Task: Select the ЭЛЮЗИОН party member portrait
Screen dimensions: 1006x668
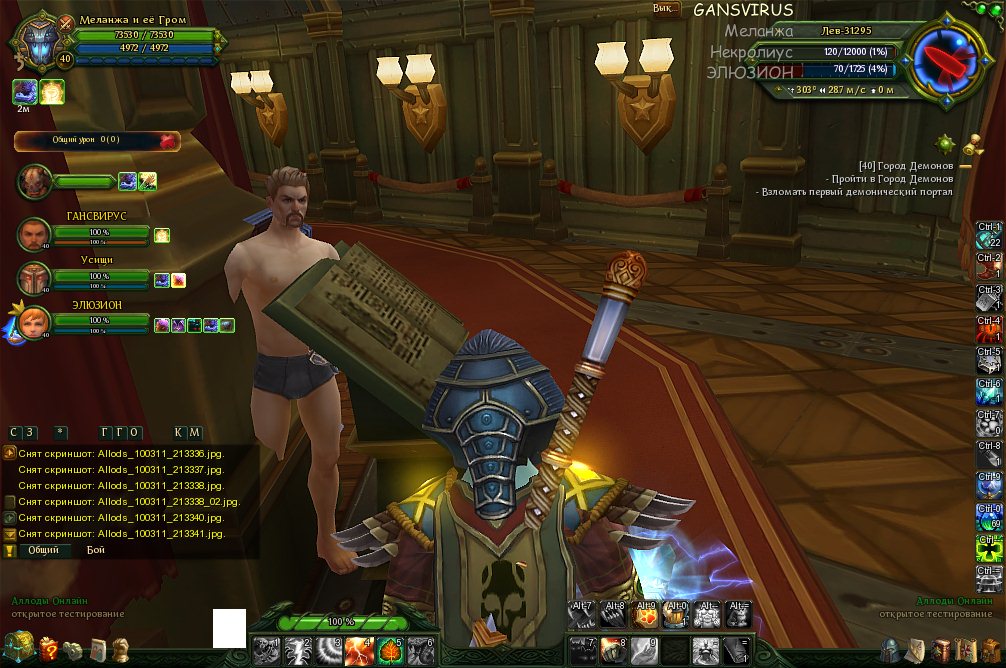Action: coord(33,322)
